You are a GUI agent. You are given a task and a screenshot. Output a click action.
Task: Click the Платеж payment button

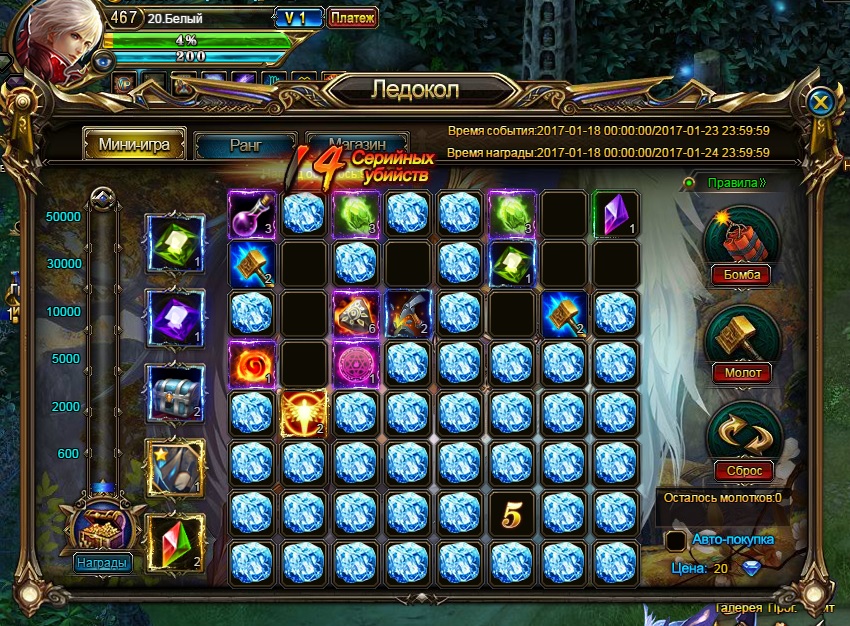(x=352, y=18)
